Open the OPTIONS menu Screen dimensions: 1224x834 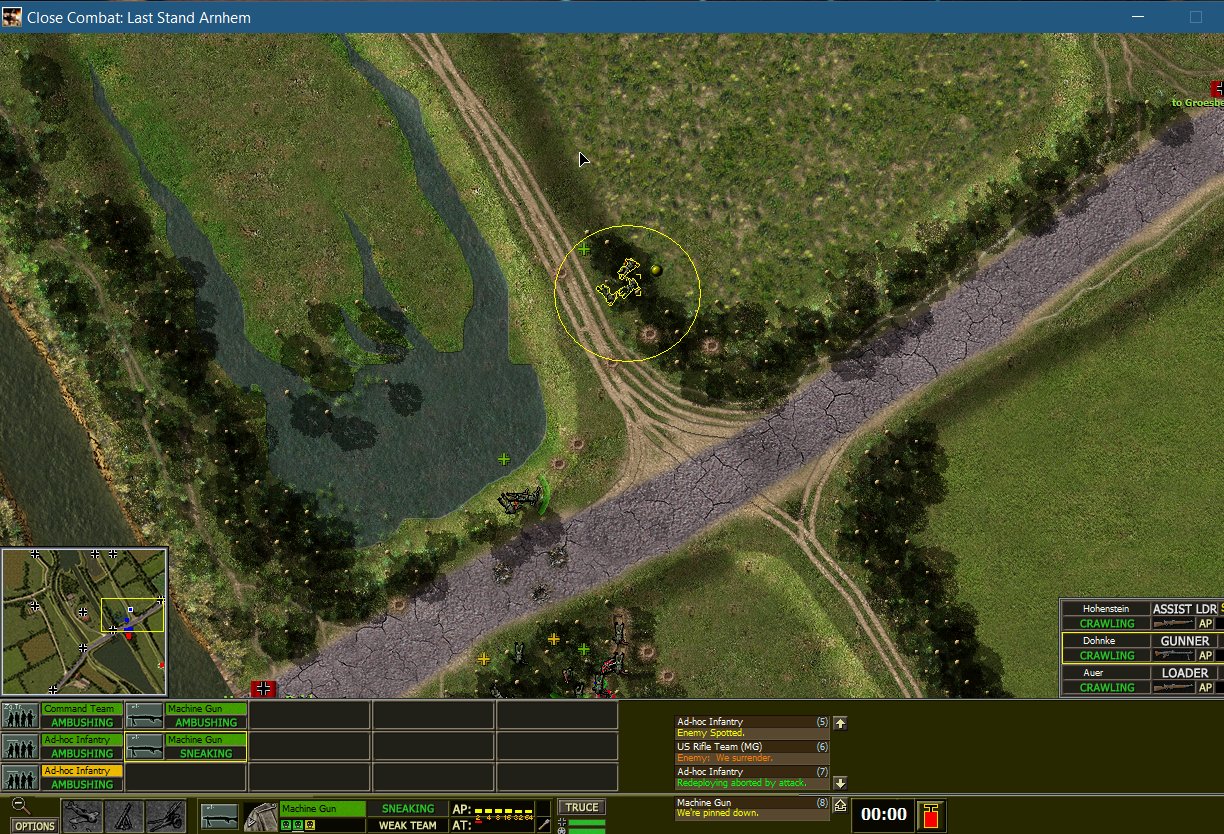(x=34, y=826)
